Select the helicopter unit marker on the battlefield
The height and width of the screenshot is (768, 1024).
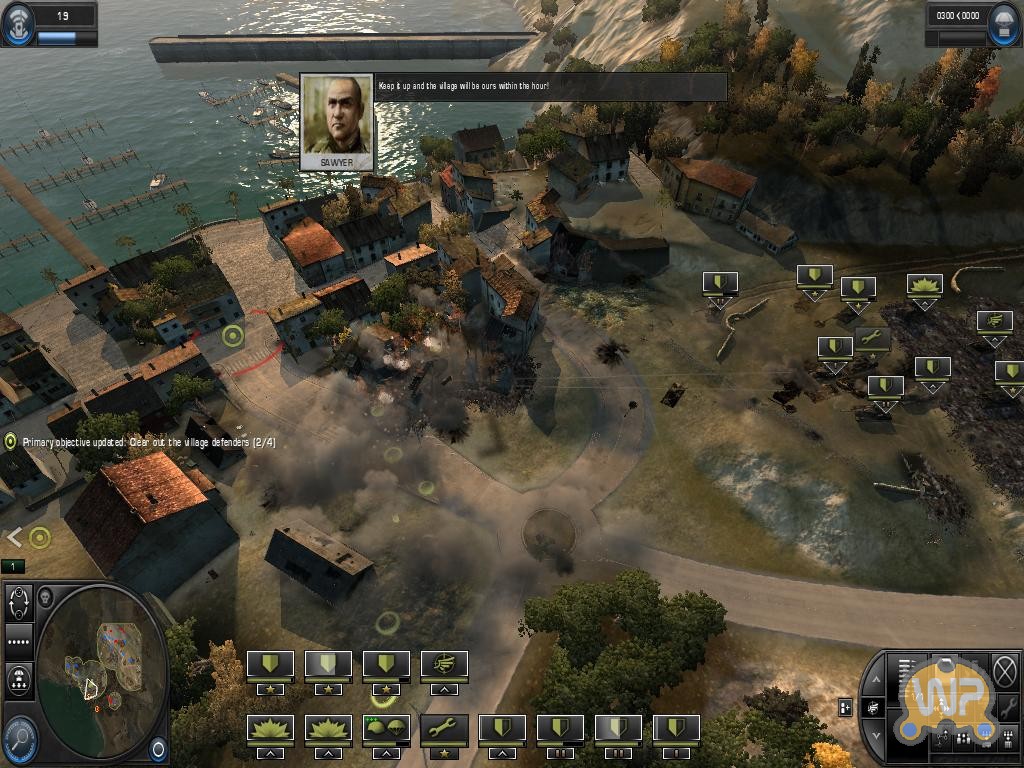click(994, 322)
